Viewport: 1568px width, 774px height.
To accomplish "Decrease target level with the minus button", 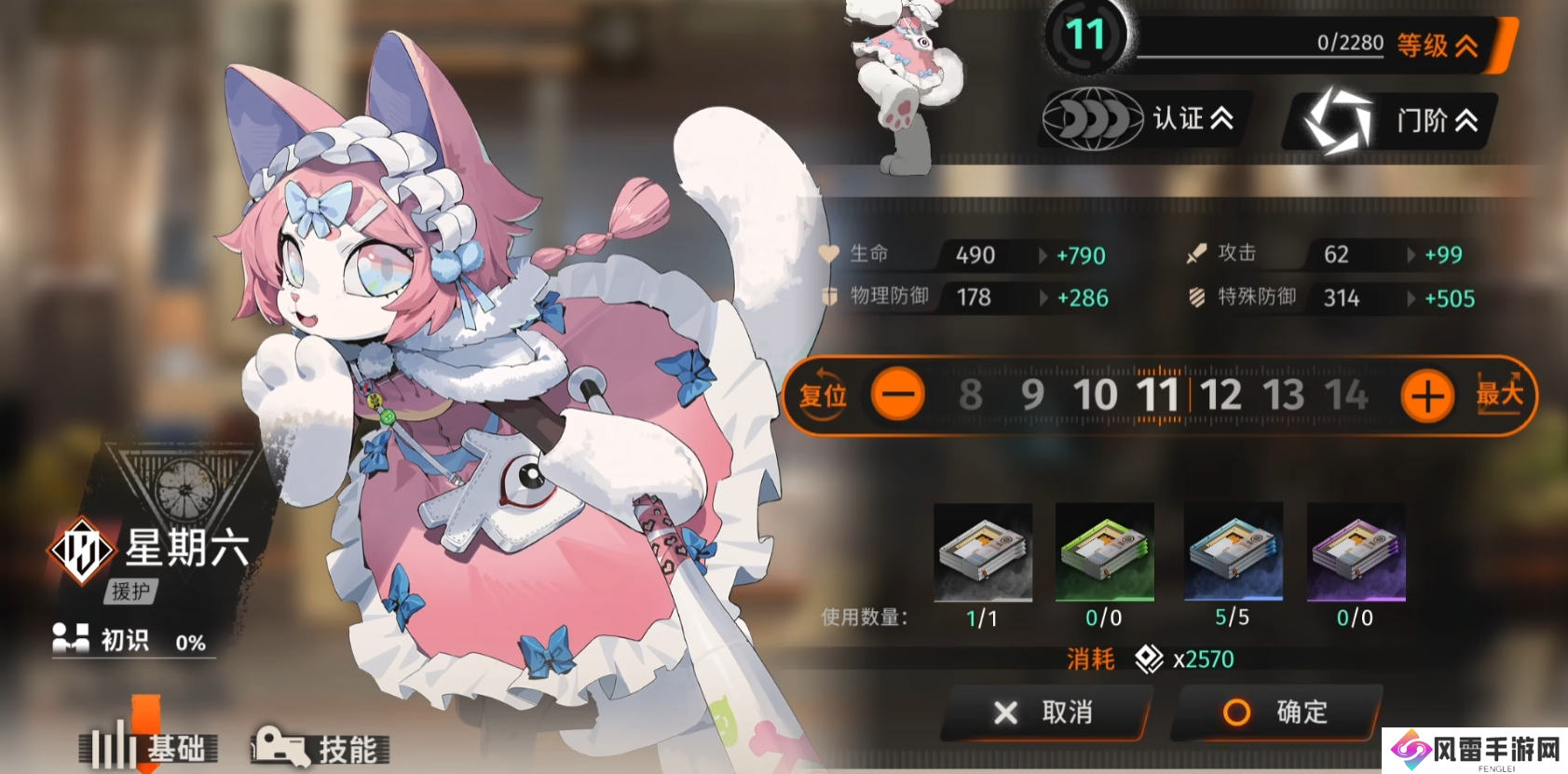I will point(897,396).
